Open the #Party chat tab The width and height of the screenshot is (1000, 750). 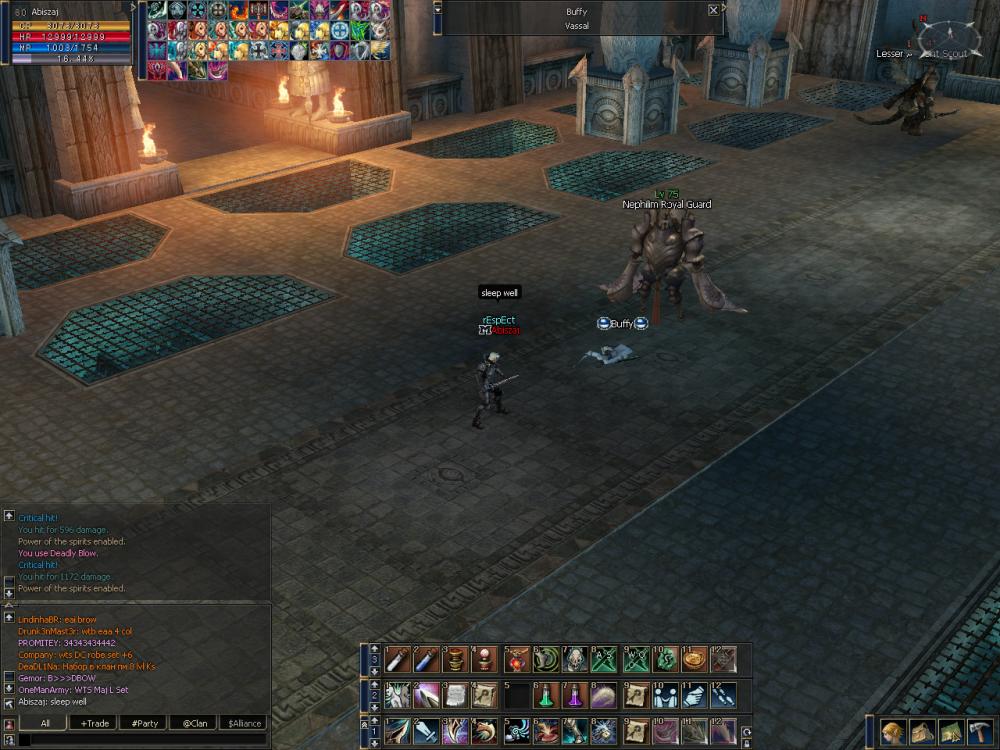pyautogui.click(x=145, y=723)
